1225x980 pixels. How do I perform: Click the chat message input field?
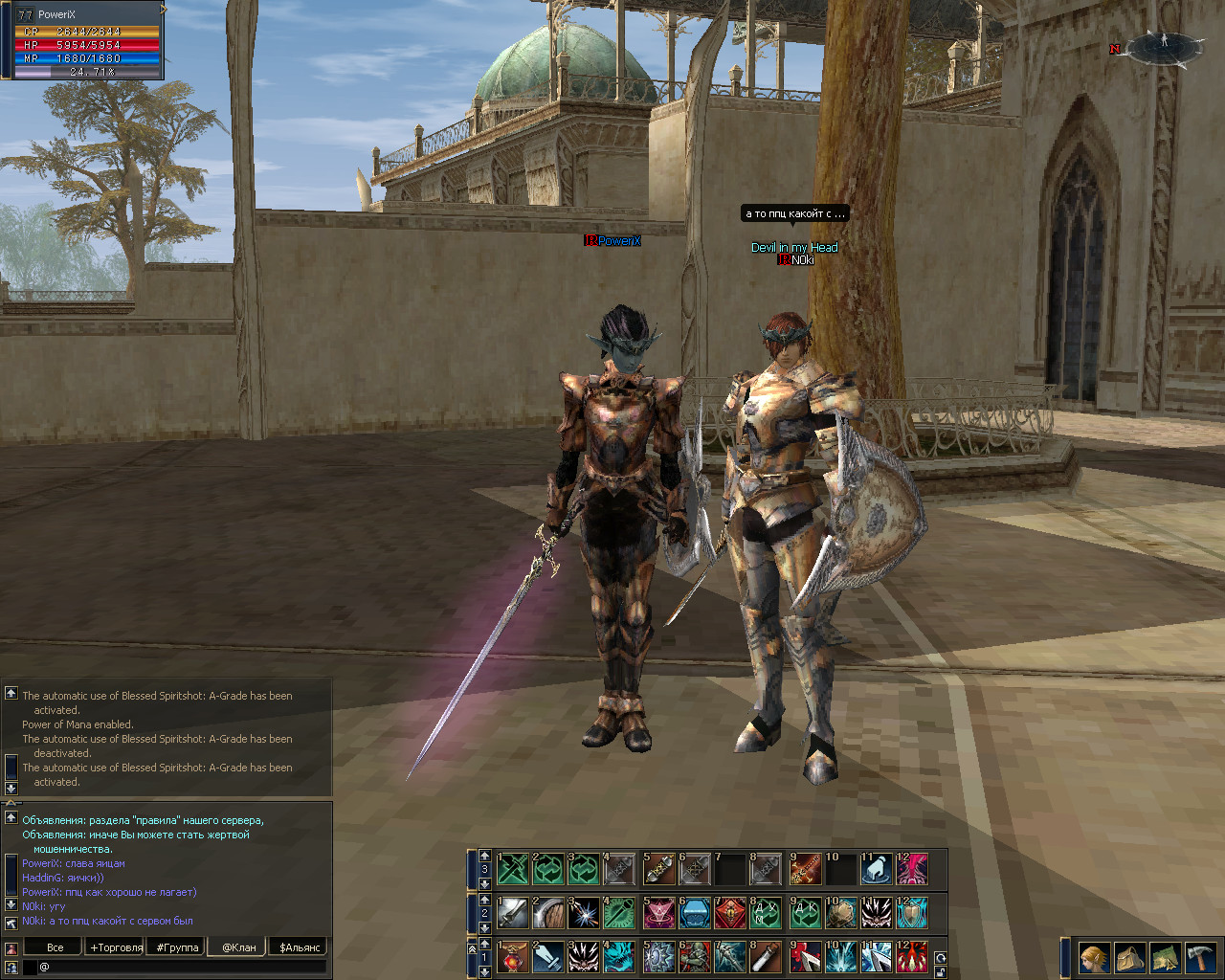182,968
